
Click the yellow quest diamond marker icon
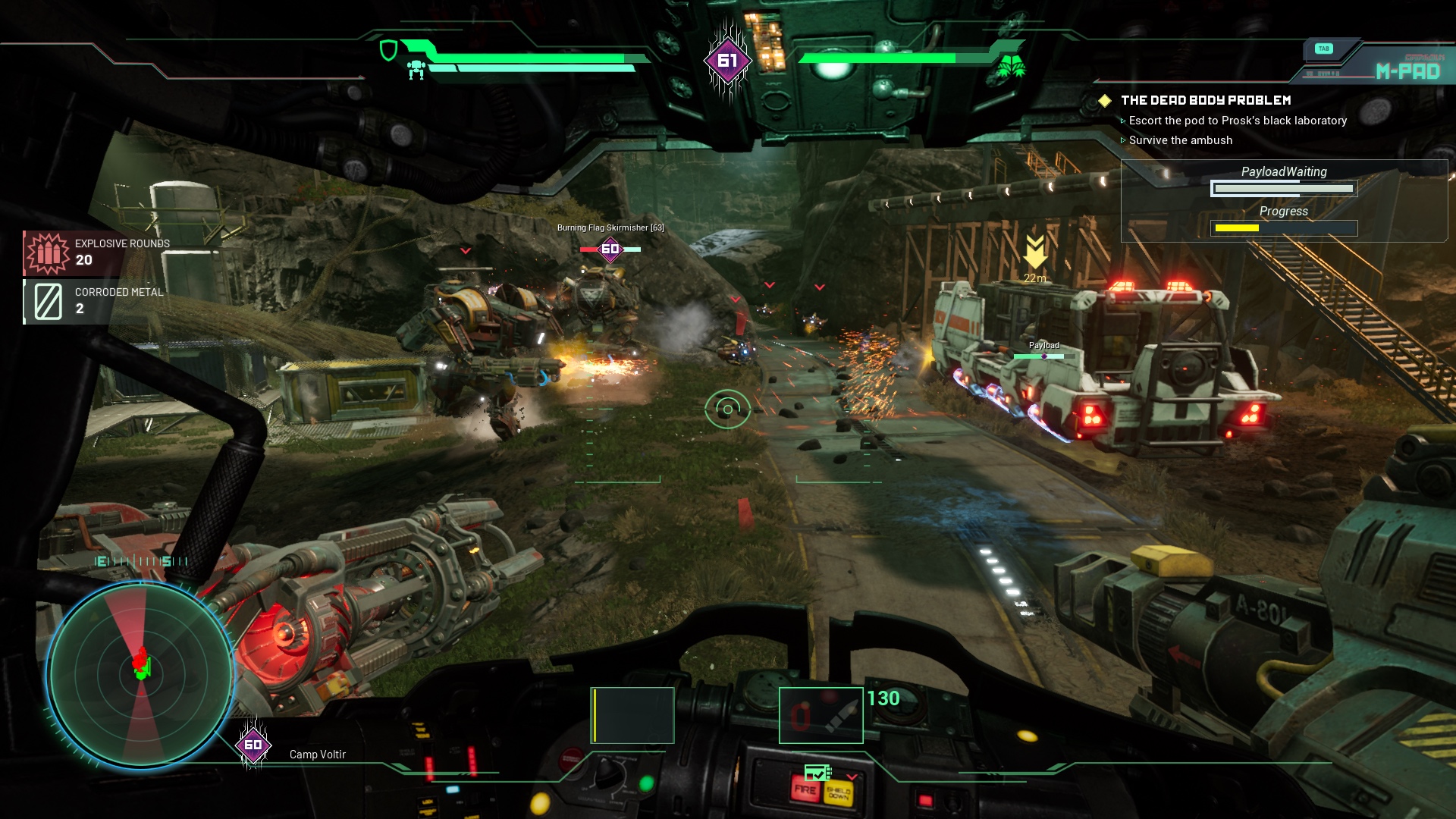[x=1106, y=99]
